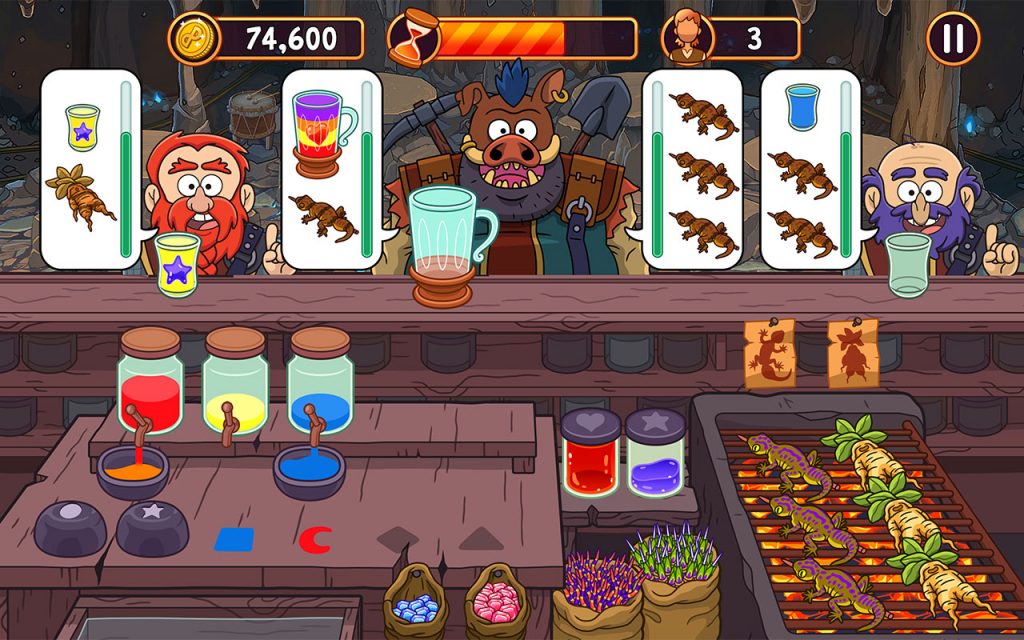Select the empty glass by the bald dwarf
This screenshot has width=1024, height=640.
[x=908, y=264]
